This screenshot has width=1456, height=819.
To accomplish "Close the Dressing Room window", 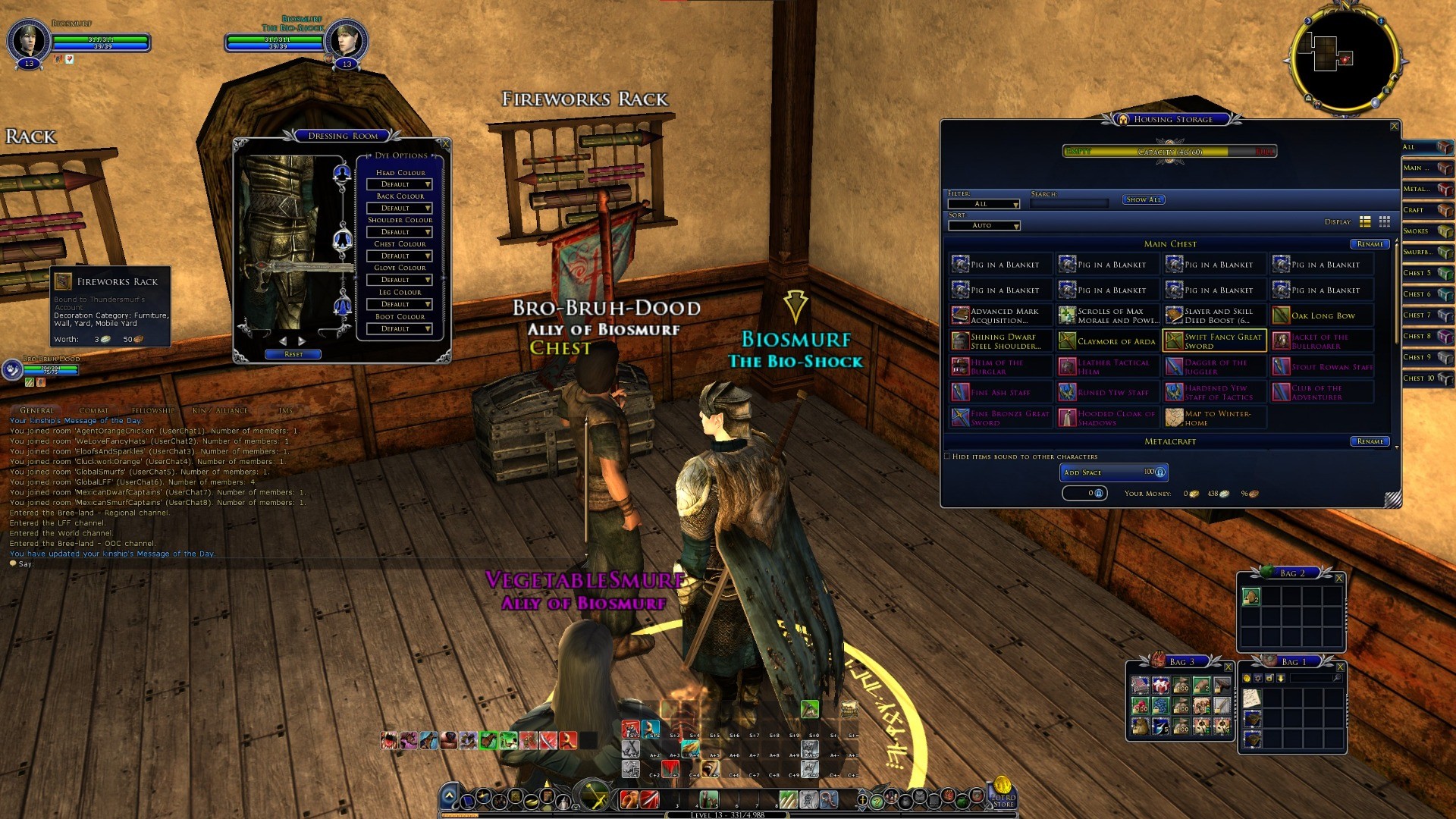I will point(445,144).
